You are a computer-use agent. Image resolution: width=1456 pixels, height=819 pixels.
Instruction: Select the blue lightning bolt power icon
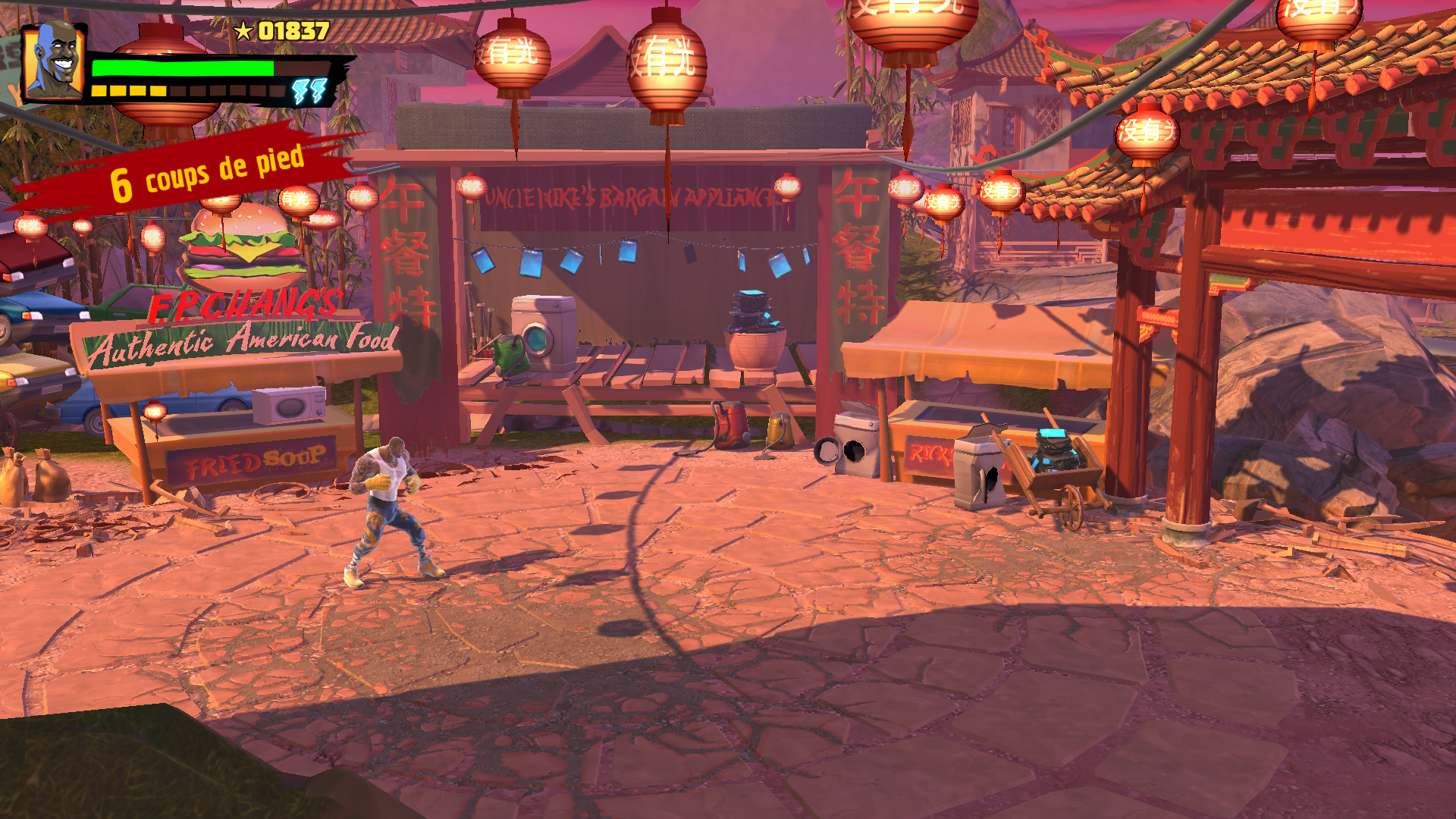pos(310,91)
